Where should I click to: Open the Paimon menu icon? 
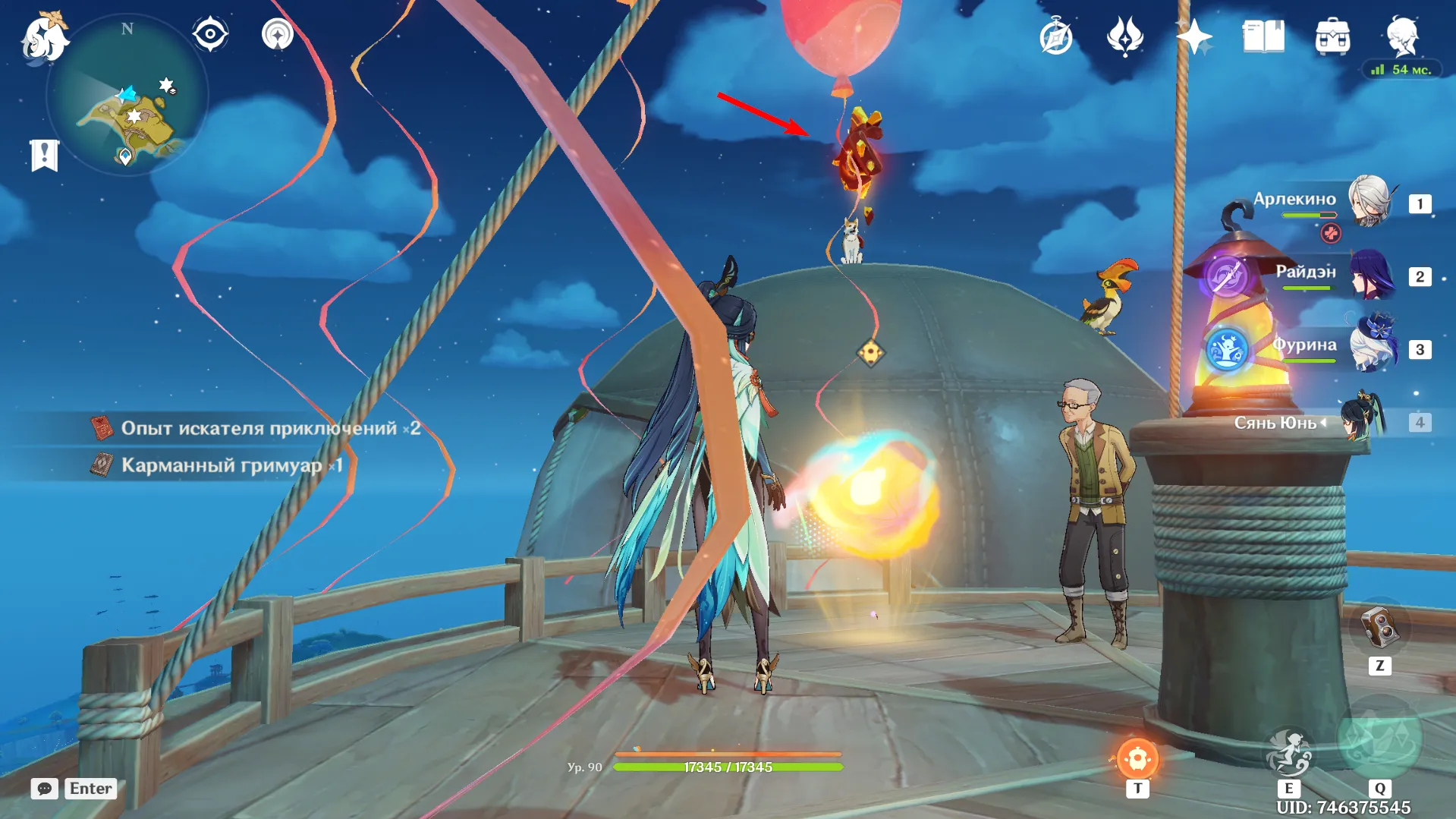[x=44, y=38]
